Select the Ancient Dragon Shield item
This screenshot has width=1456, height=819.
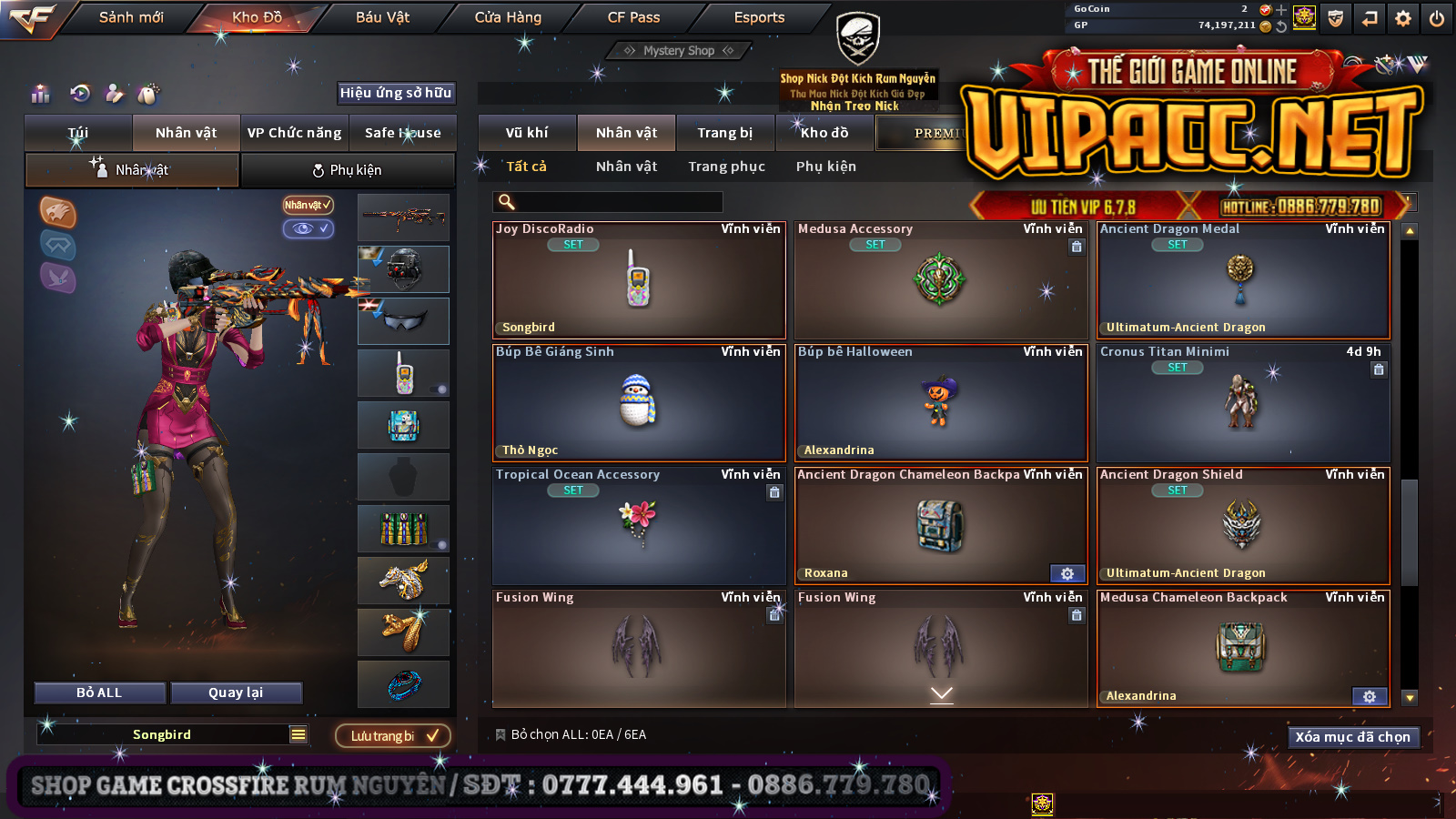coord(1242,526)
